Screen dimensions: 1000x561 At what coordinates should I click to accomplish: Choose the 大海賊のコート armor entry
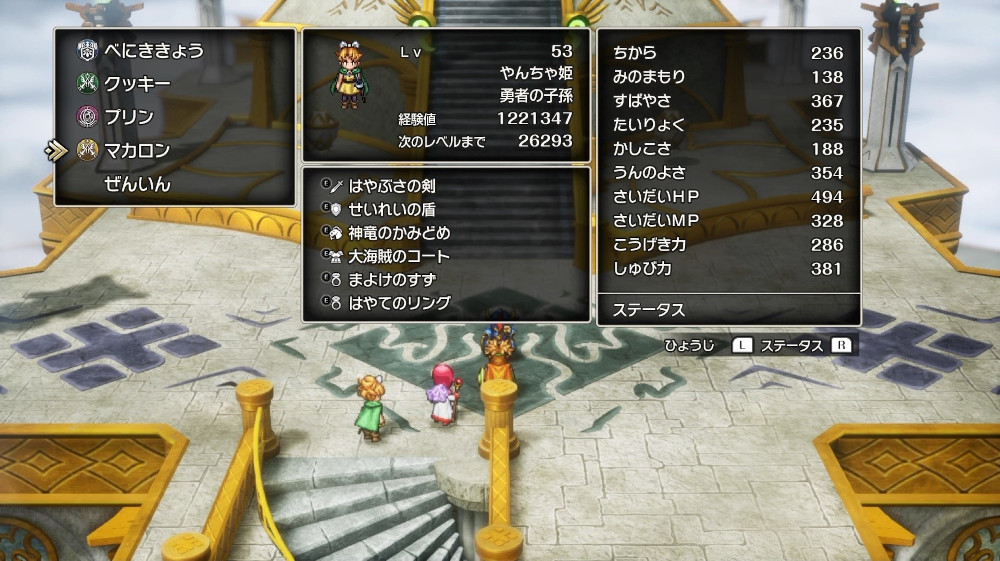(399, 255)
